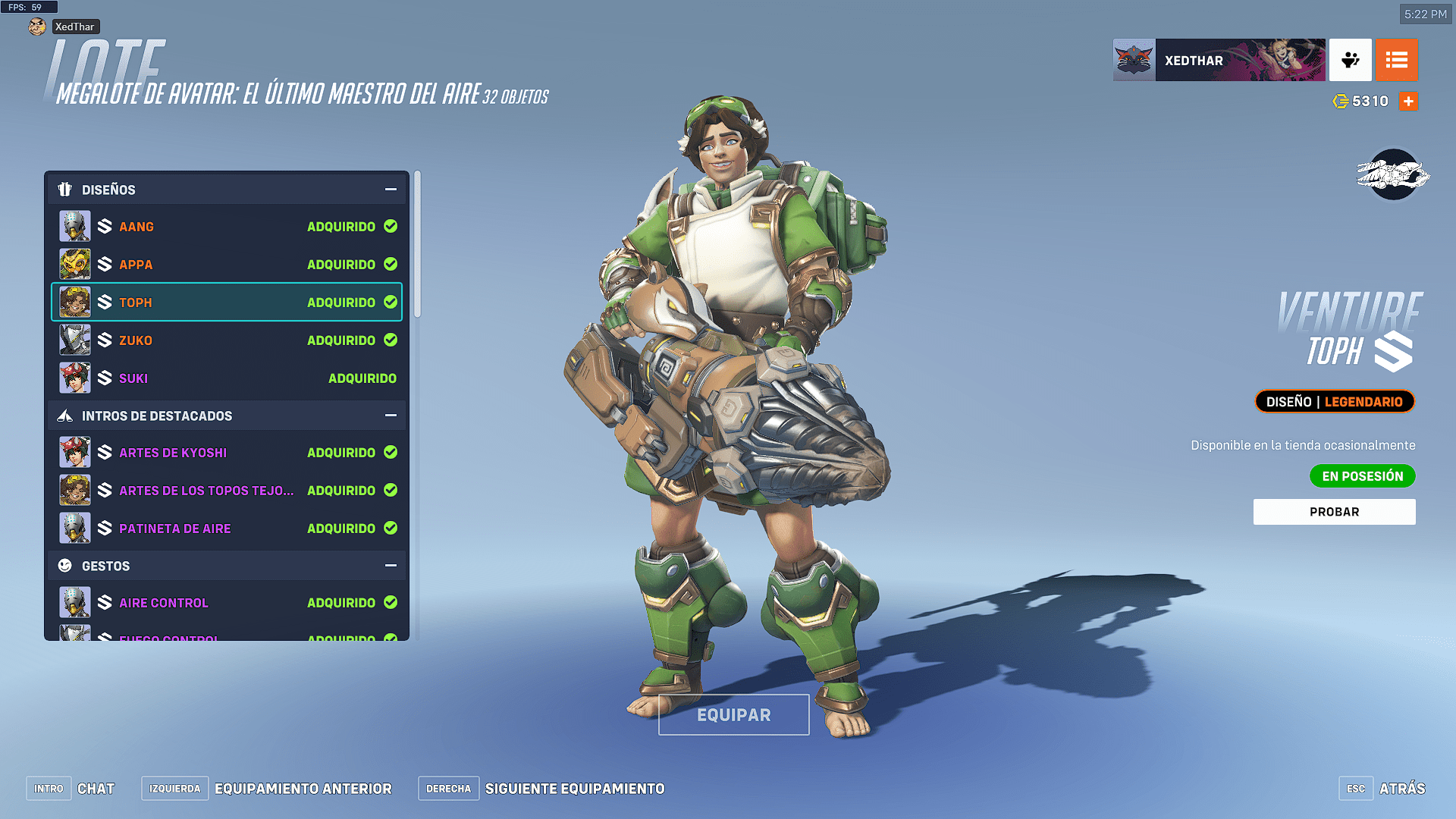Collapse the Diseños section
The height and width of the screenshot is (819, 1456).
[x=391, y=190]
